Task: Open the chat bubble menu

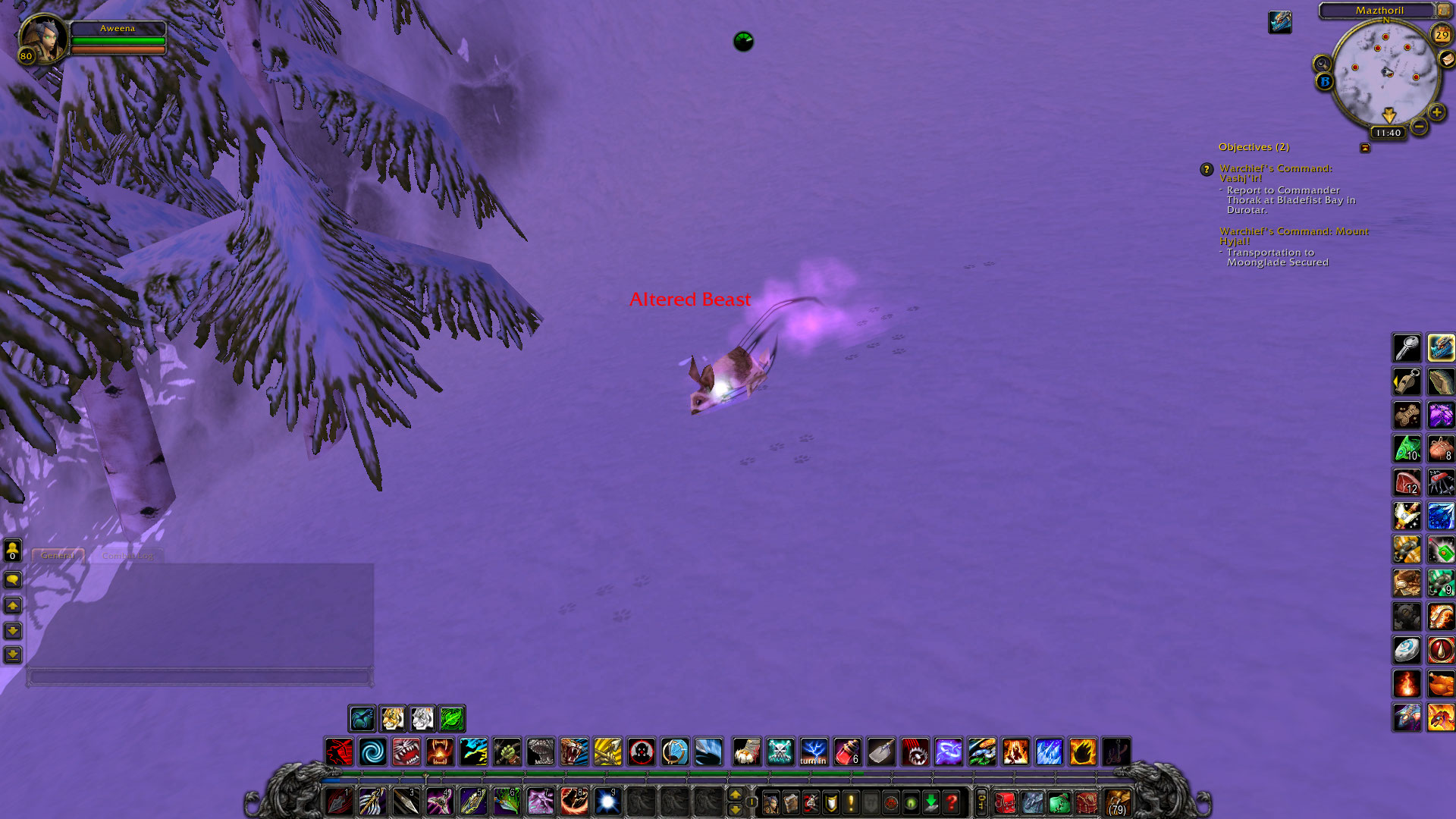Action: 12,579
